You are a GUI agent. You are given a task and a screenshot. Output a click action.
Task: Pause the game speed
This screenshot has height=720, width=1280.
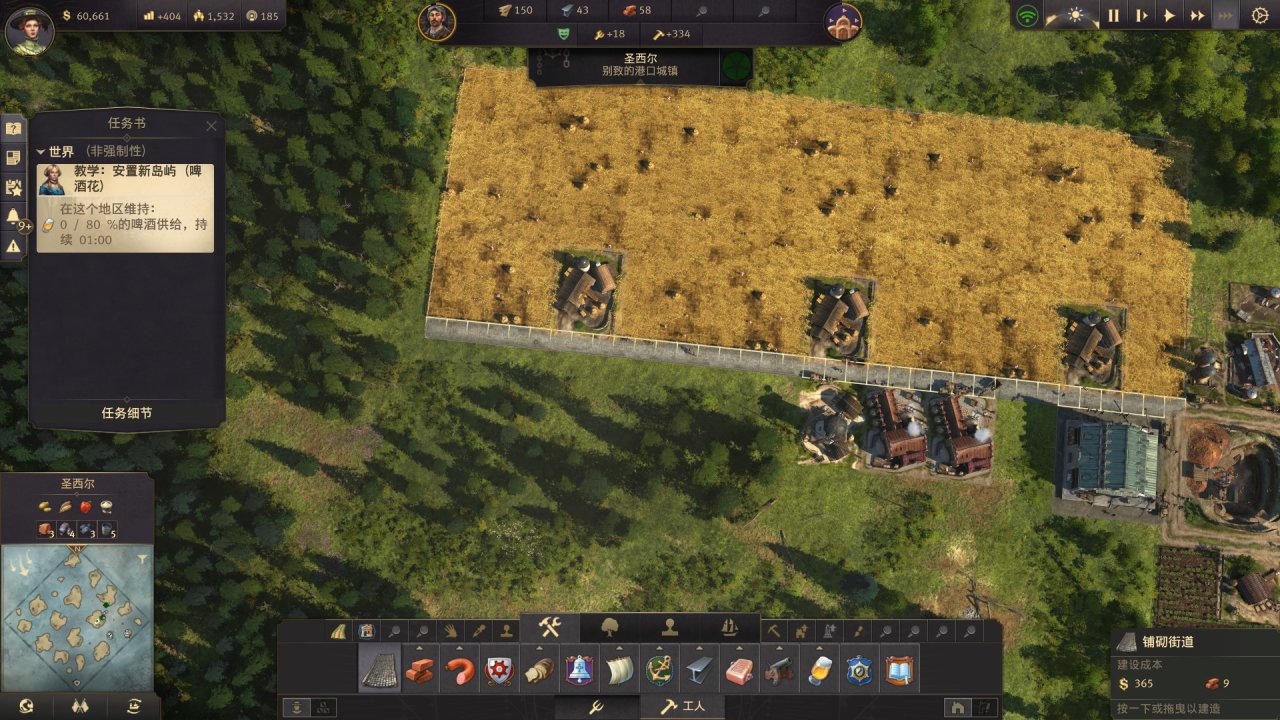pos(1113,16)
